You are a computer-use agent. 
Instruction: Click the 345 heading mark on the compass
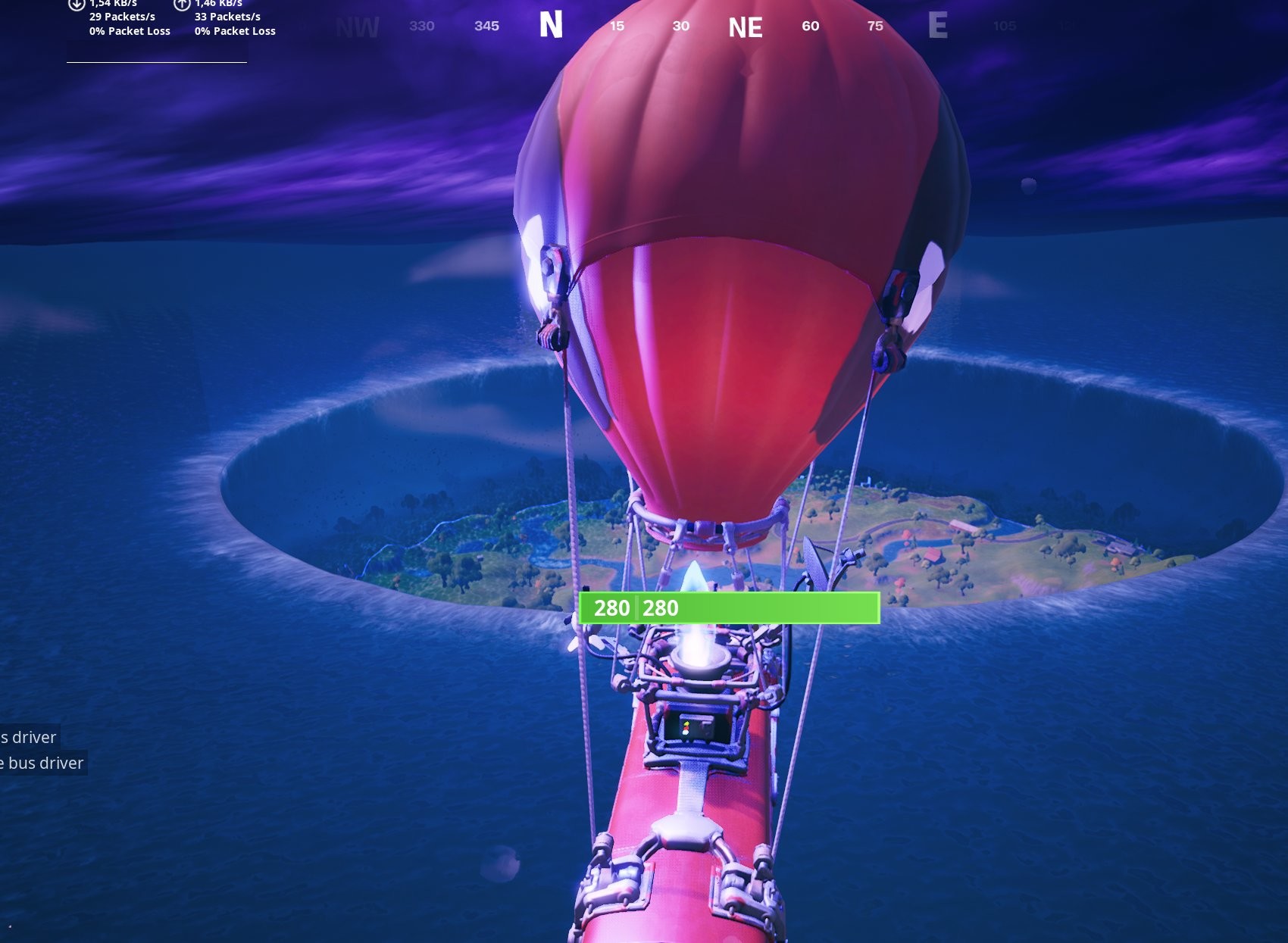[x=486, y=26]
